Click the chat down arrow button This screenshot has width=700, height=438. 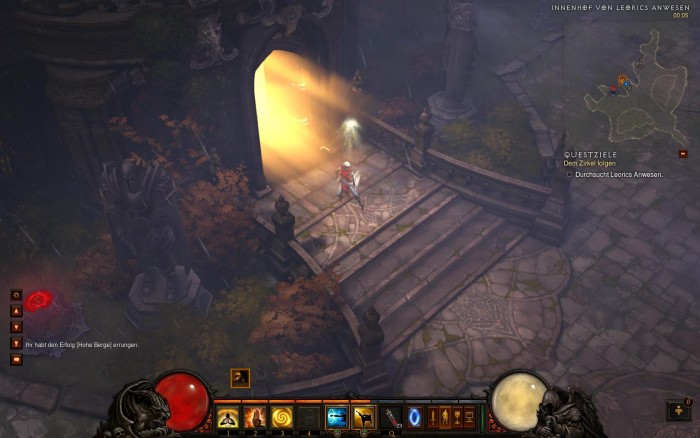coord(16,327)
